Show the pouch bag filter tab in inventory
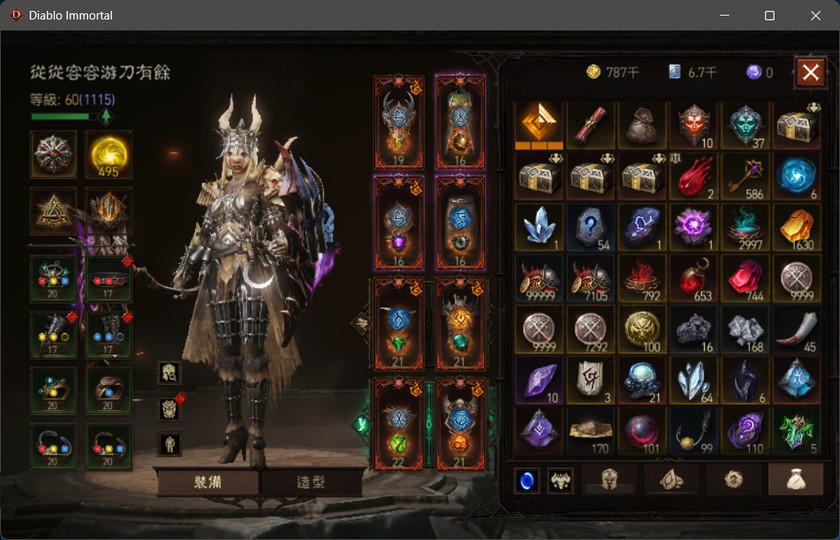Screen dimensions: 840x540 tap(795, 480)
